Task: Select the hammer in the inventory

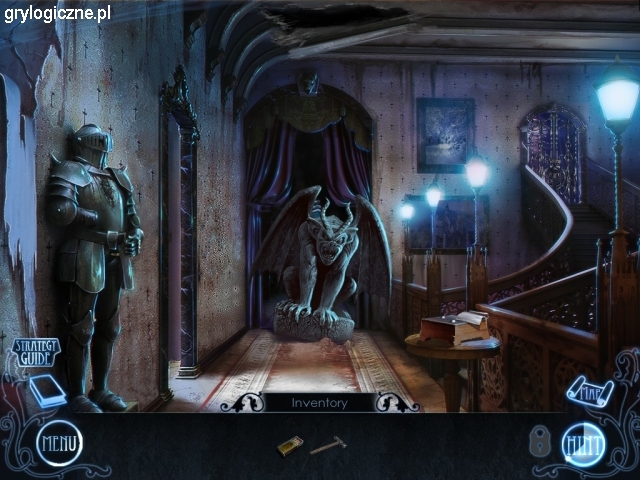Action: (x=328, y=446)
